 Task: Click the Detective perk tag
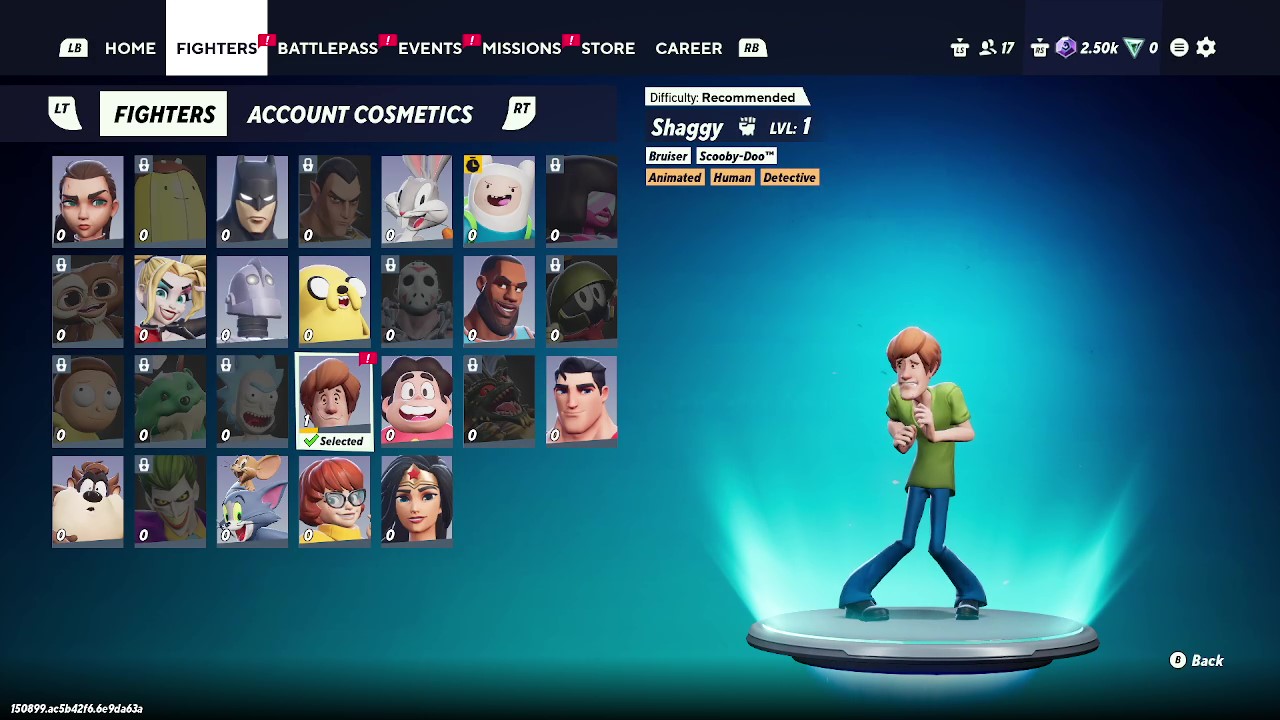click(790, 177)
